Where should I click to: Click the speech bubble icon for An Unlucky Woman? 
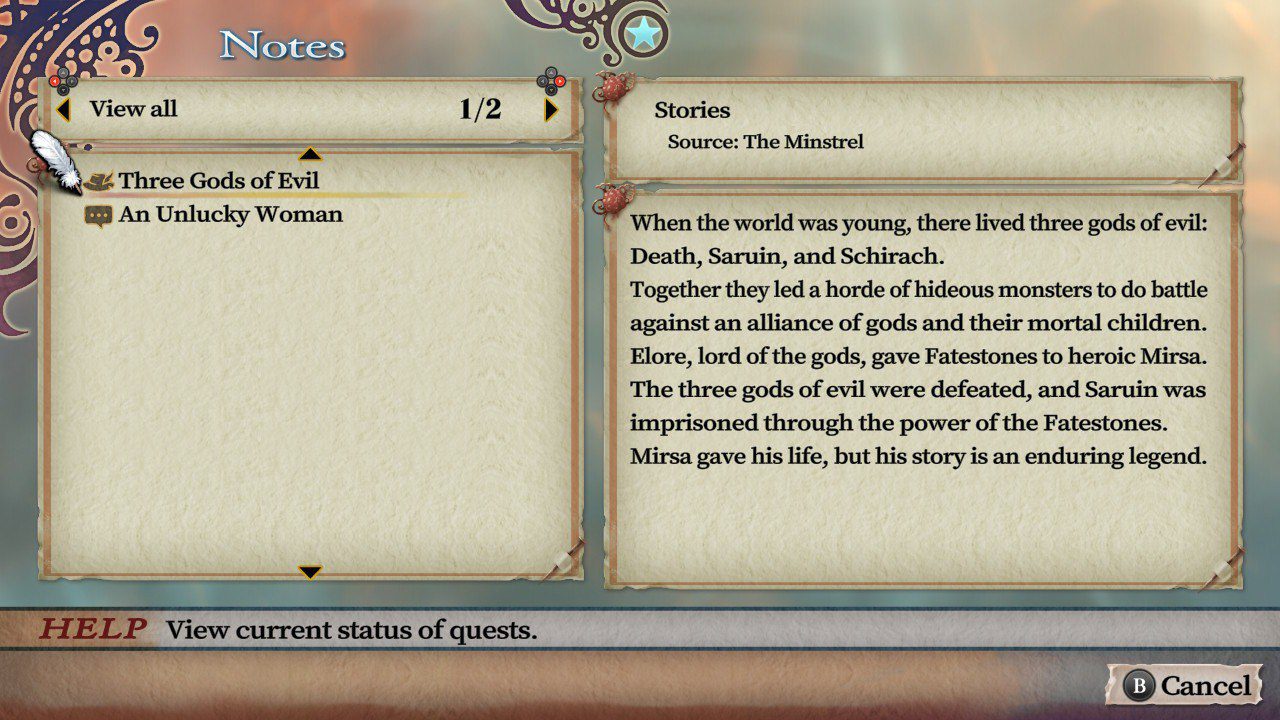(103, 213)
